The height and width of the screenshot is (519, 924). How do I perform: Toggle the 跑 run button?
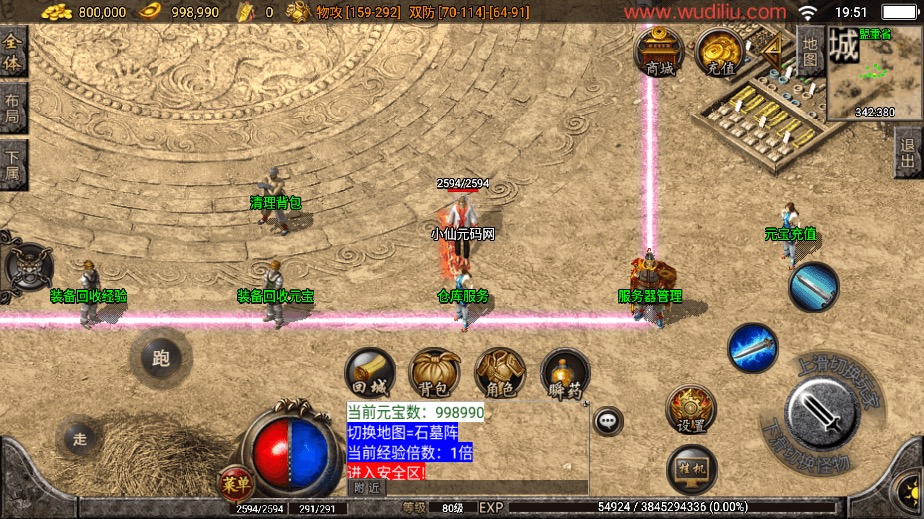[x=160, y=358]
